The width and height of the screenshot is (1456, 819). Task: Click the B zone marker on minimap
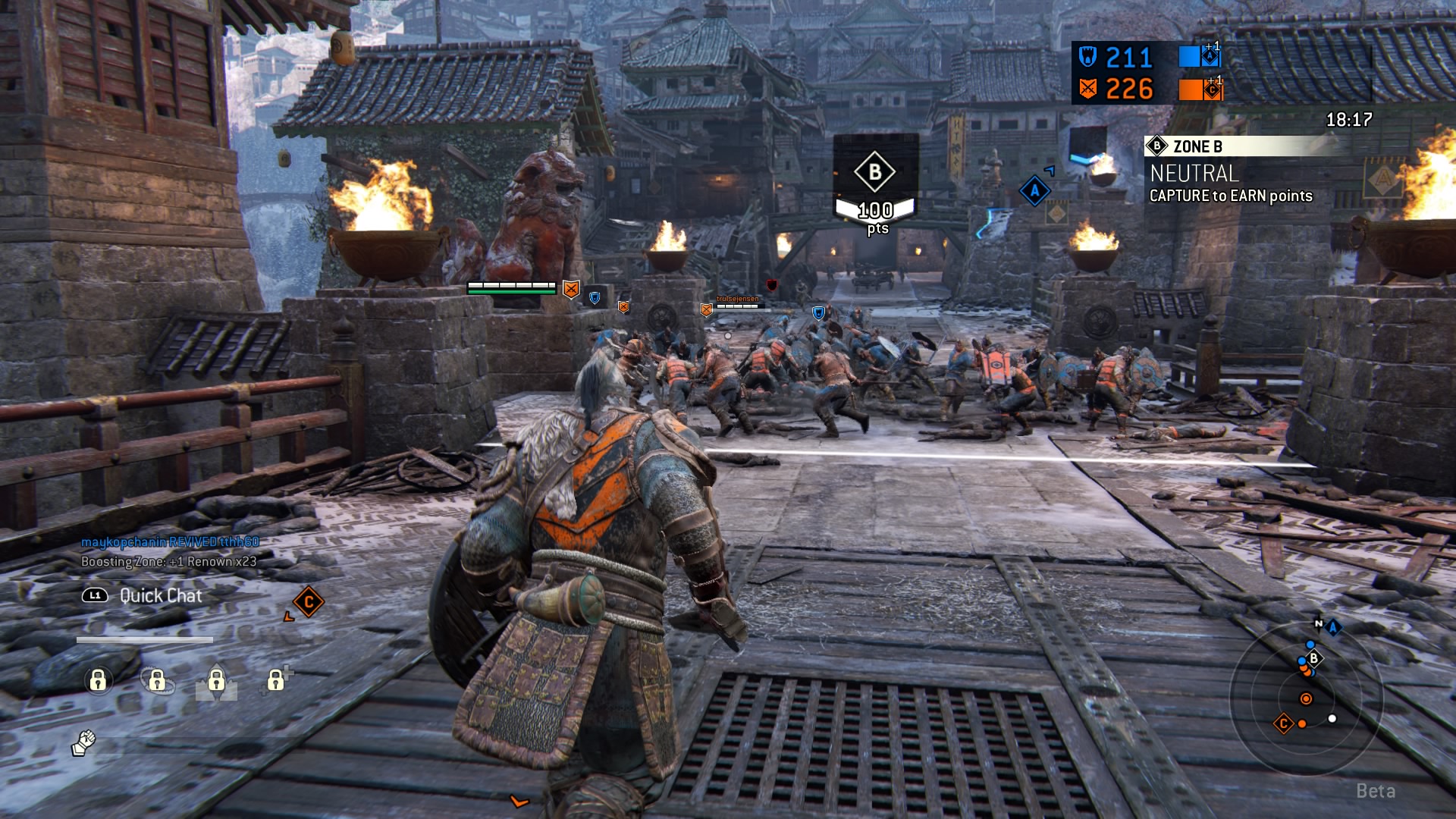pos(1314,658)
